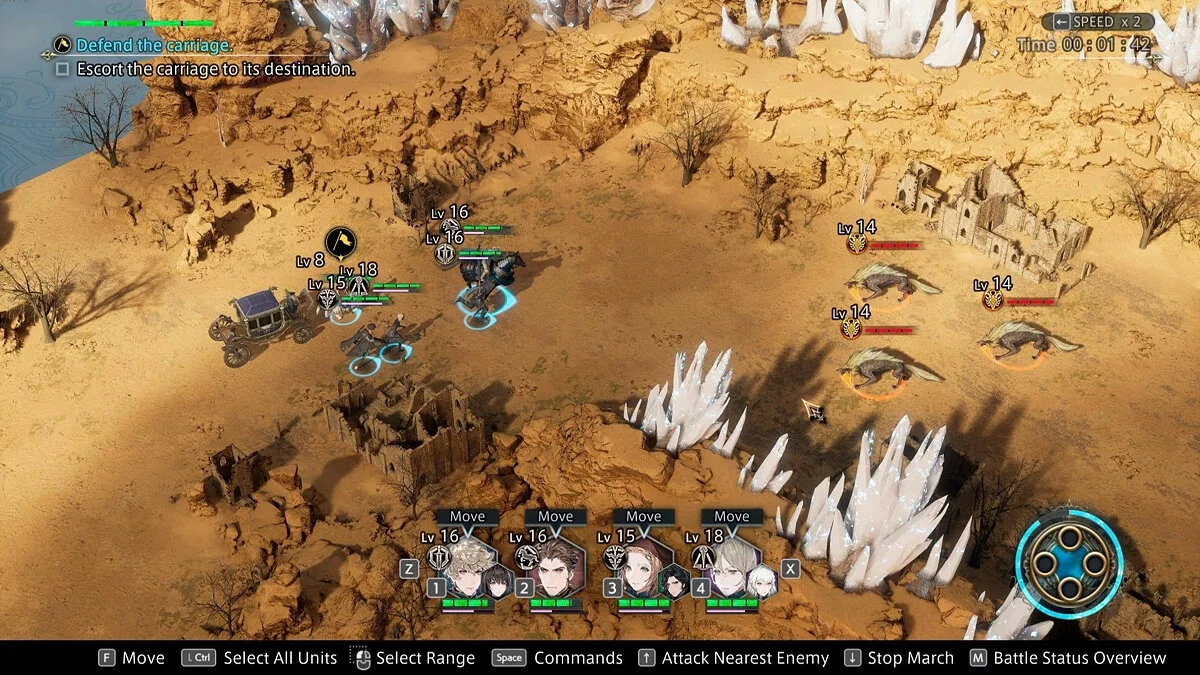Screen dimensions: 1200x675
Task: Click the carriage's yellow flag marker
Action: click(x=341, y=242)
